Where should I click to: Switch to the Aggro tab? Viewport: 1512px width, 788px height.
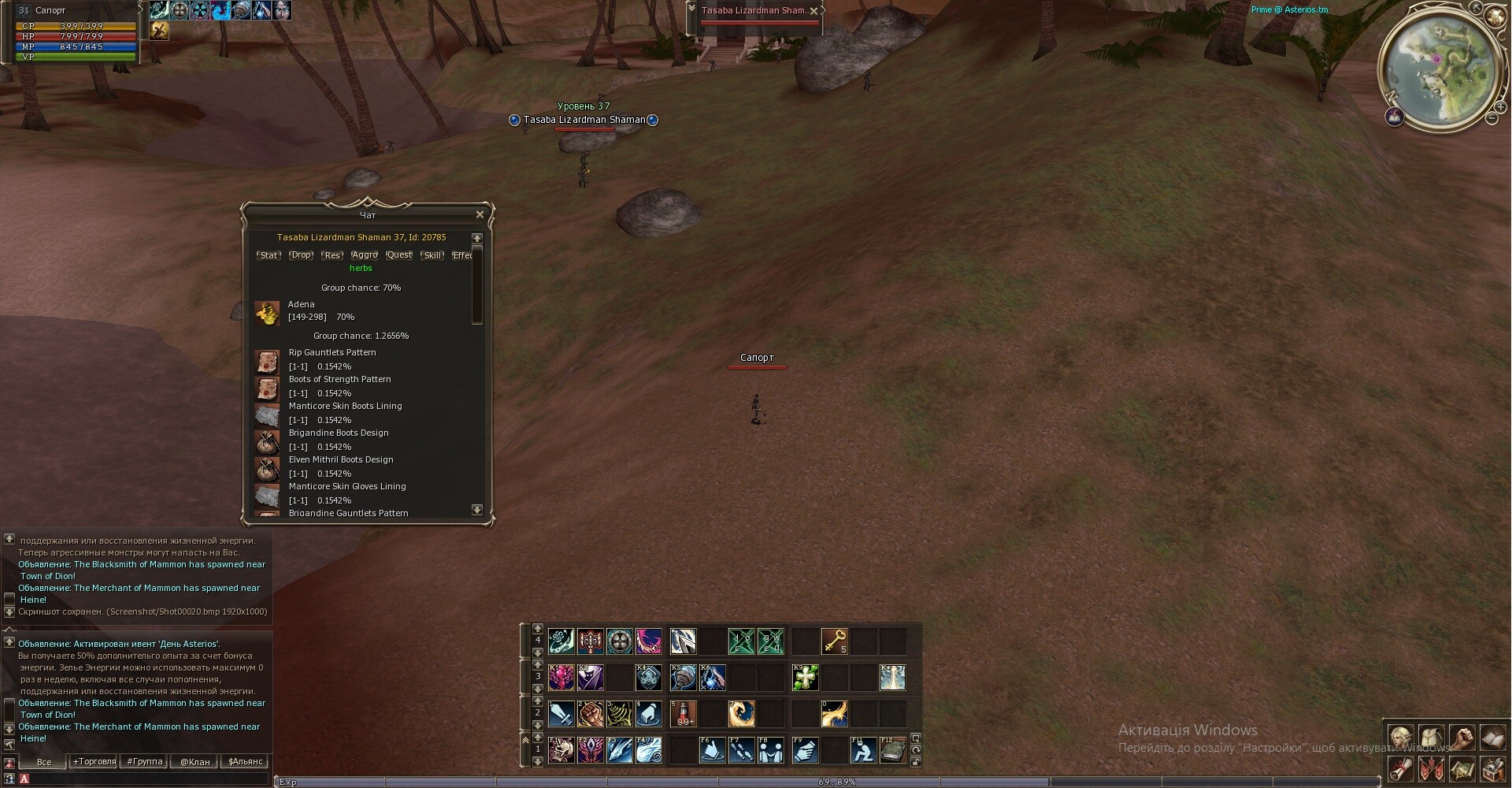click(364, 255)
